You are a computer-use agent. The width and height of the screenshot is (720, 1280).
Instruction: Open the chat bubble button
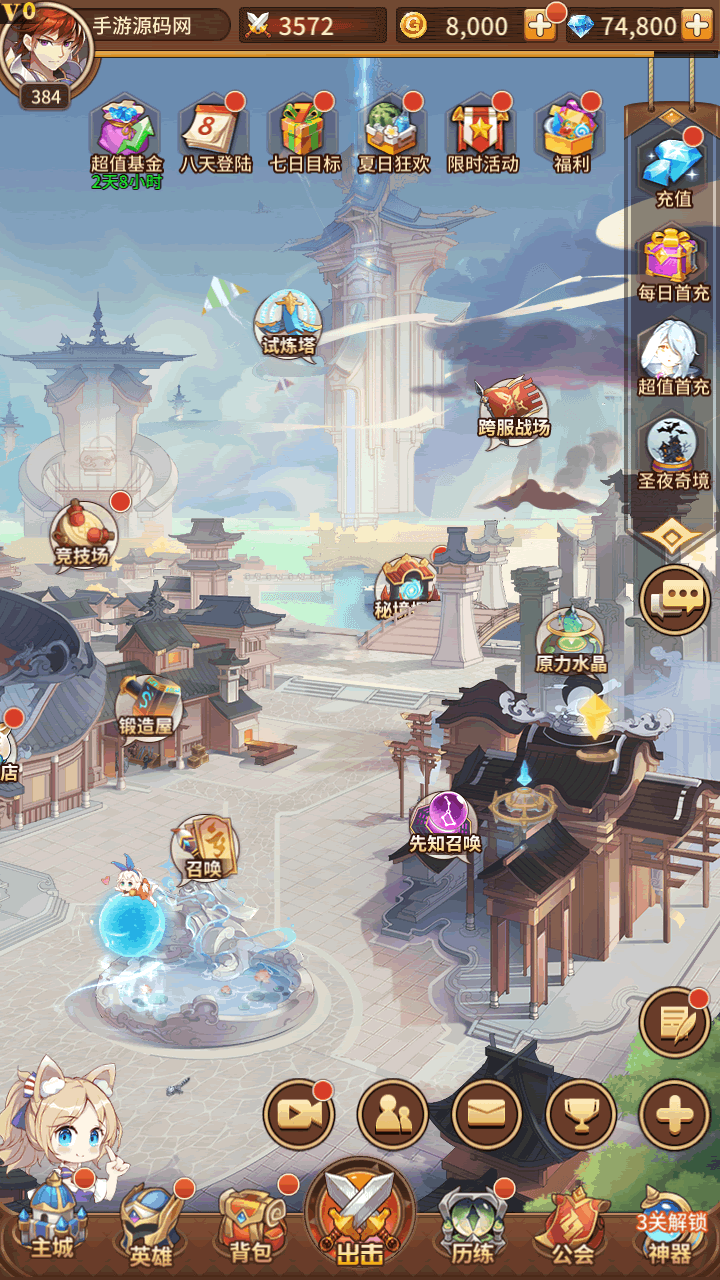(x=675, y=599)
